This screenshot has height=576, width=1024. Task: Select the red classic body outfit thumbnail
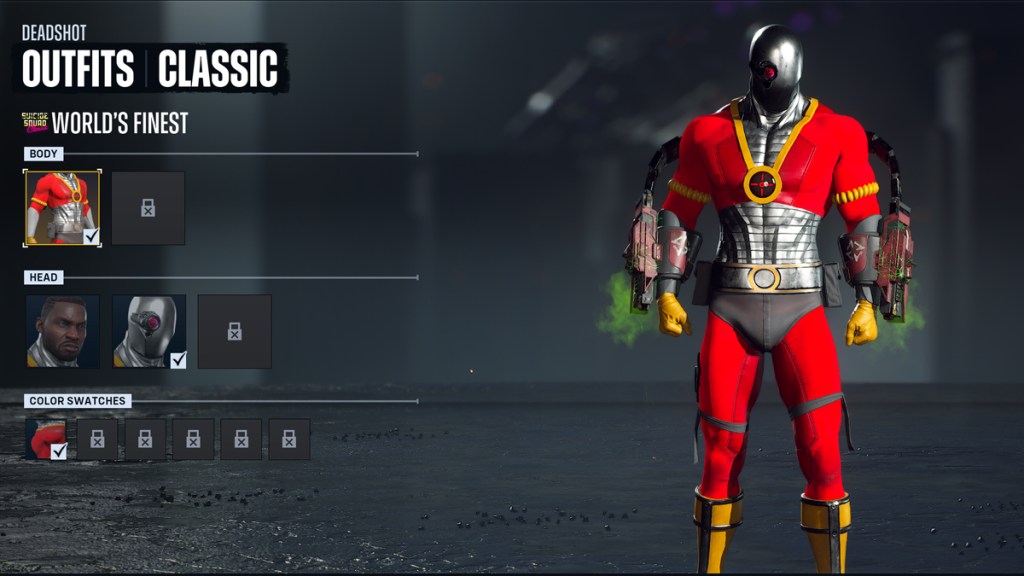pos(62,208)
